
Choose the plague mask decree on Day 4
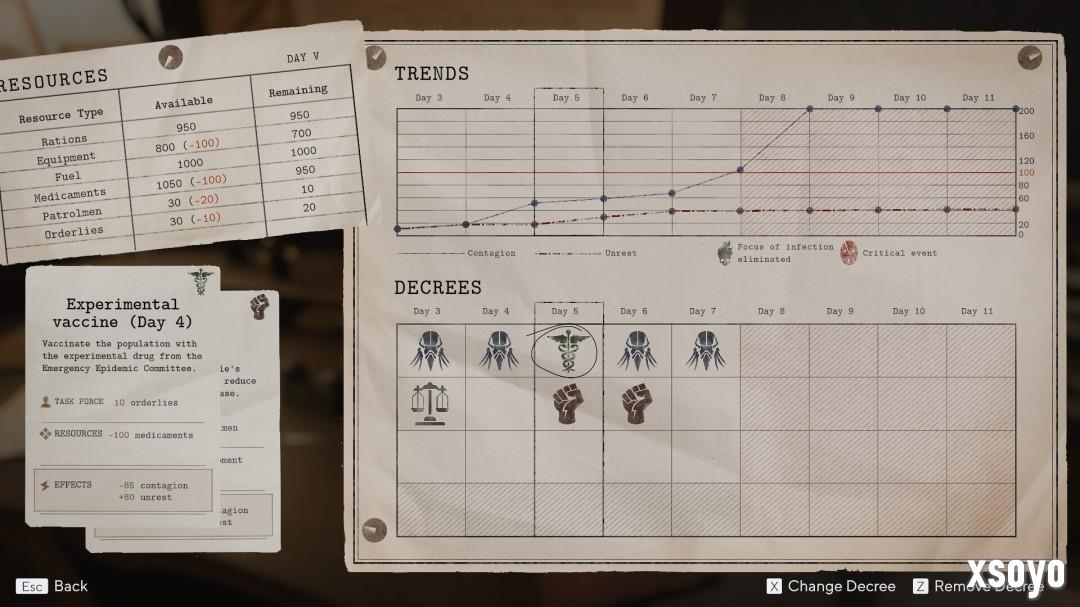pos(499,351)
